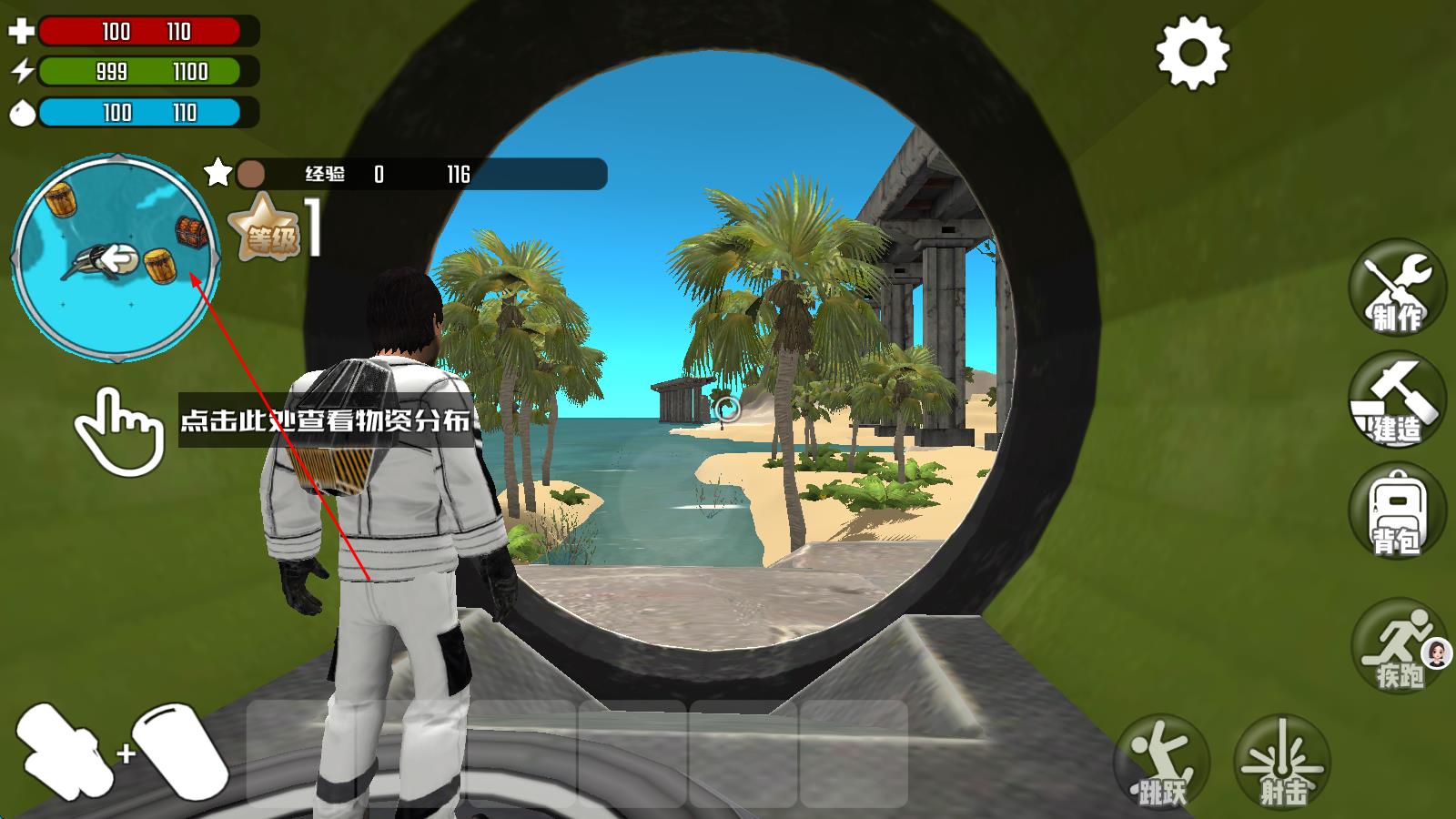This screenshot has height=819, width=1456.
Task: Open the 背包 backpack inventory
Action: pos(1397,511)
